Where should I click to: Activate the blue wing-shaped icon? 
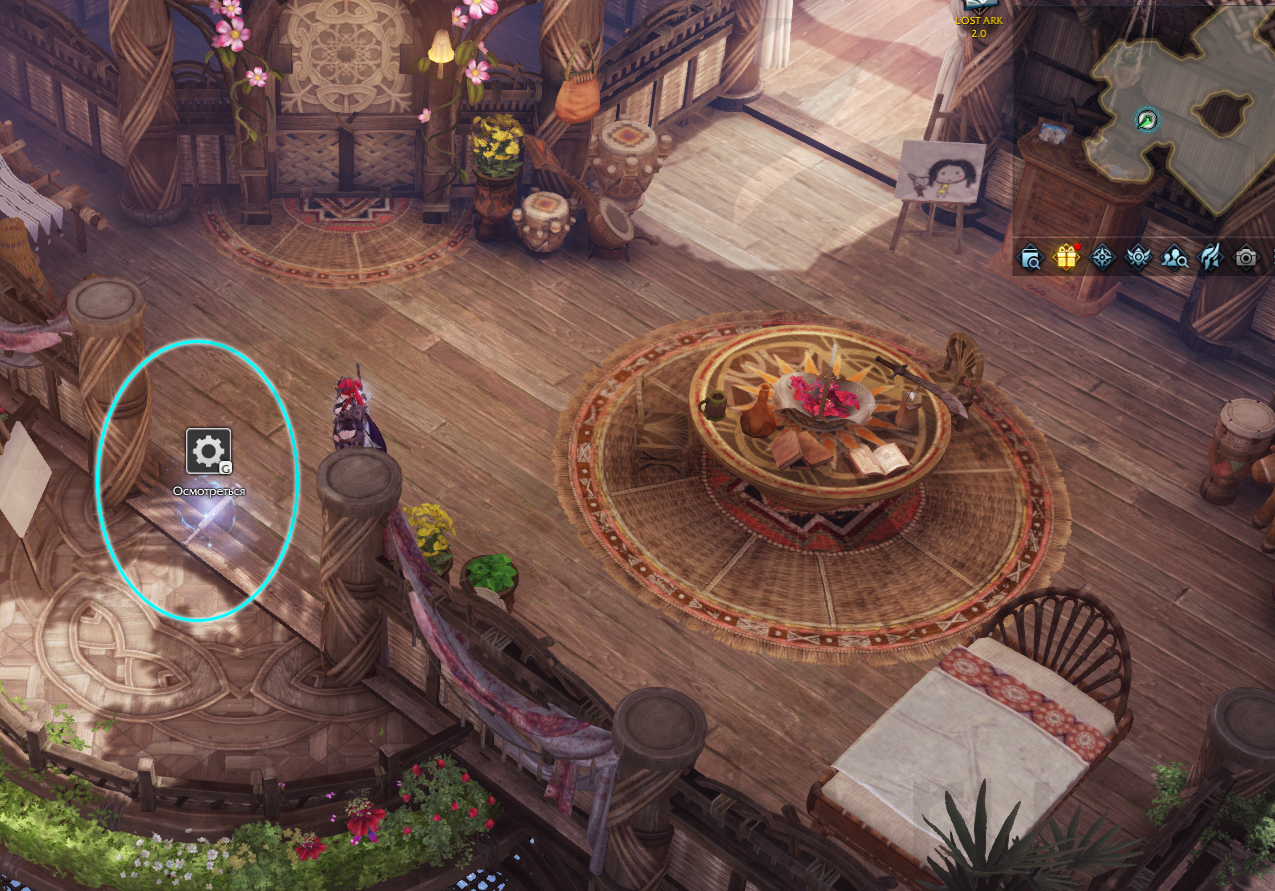[1210, 258]
